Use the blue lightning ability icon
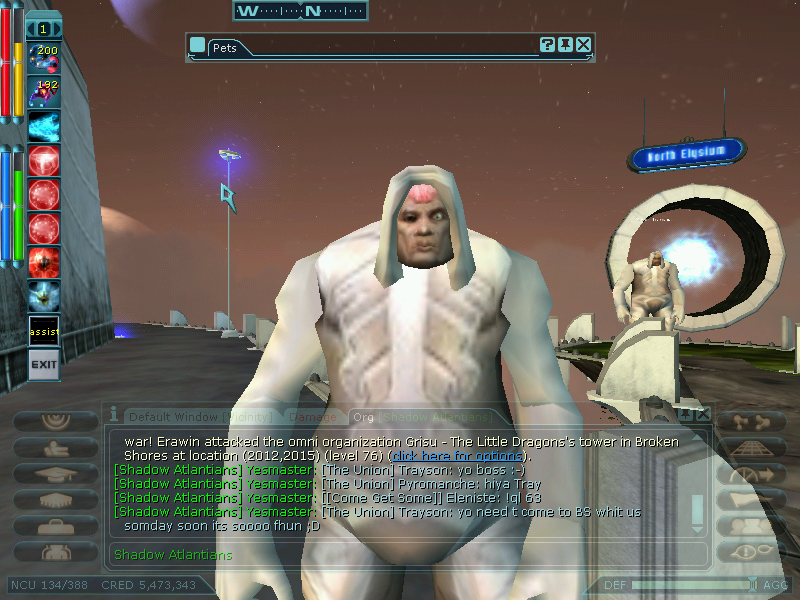 tap(44, 125)
